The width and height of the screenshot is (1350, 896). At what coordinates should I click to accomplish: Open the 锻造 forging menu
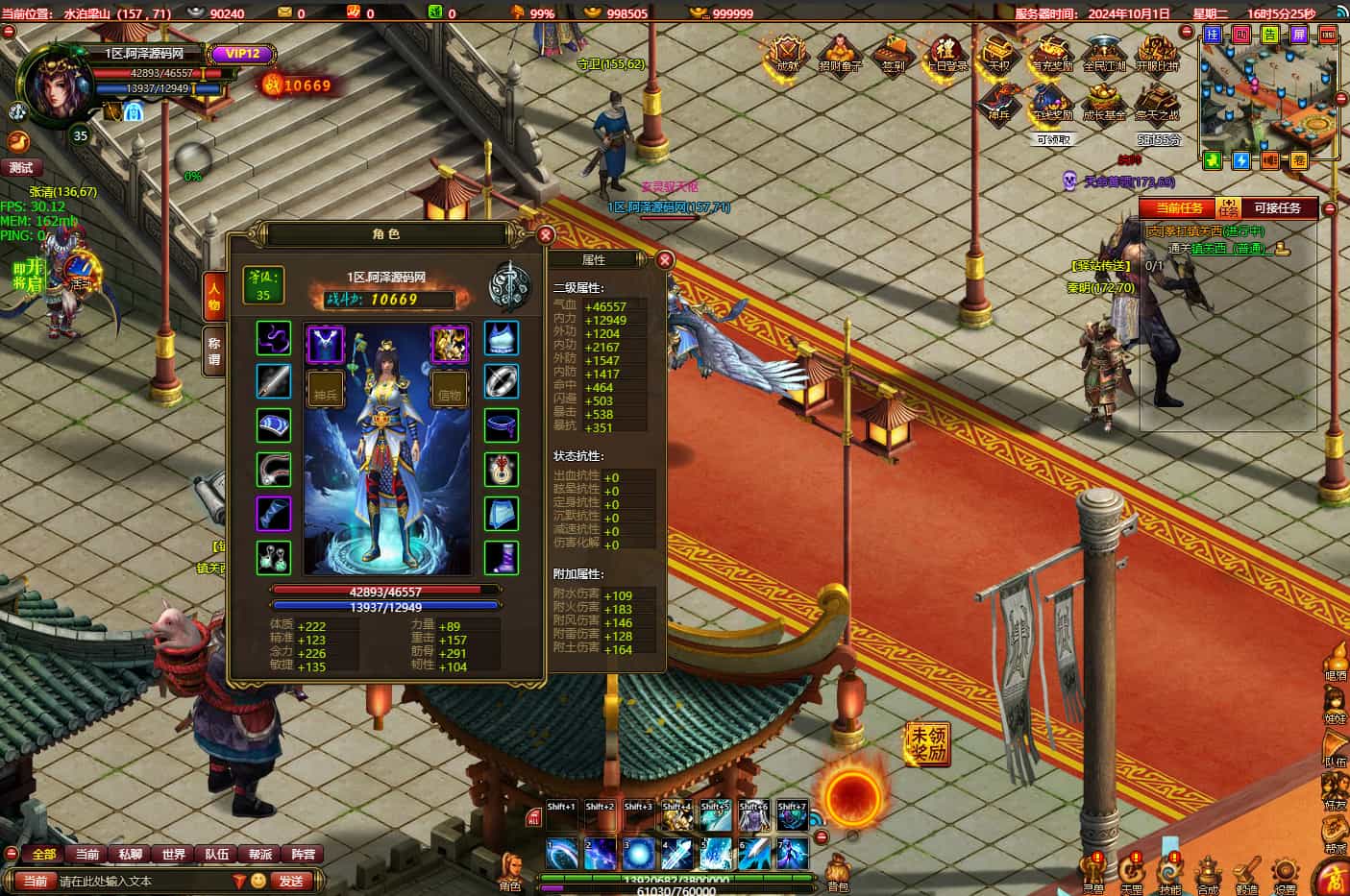[x=1246, y=872]
